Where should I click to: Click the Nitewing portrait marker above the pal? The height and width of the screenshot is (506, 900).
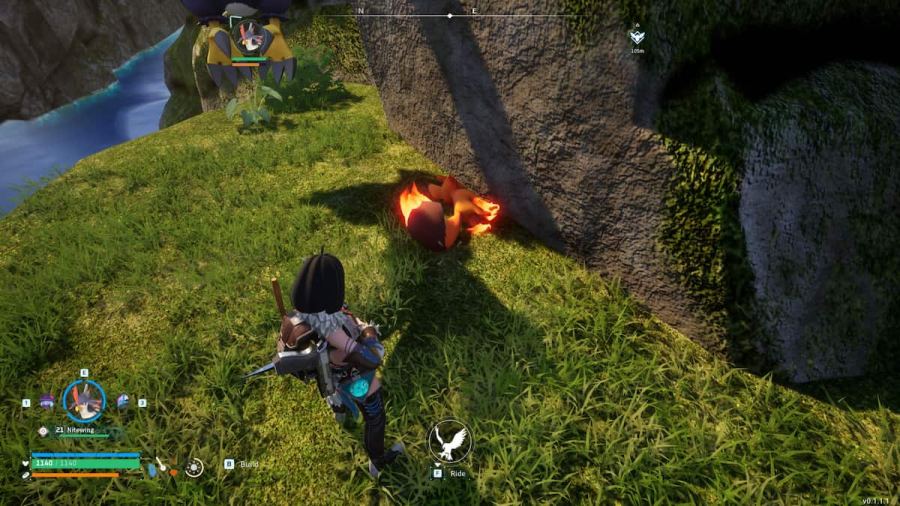tap(248, 36)
